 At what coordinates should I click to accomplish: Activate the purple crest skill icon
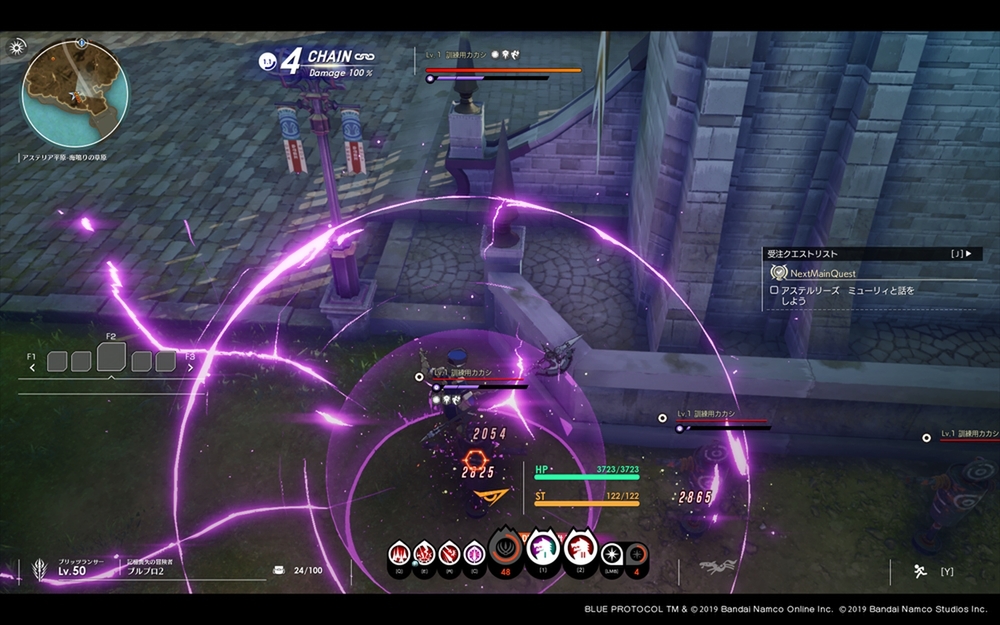(474, 552)
